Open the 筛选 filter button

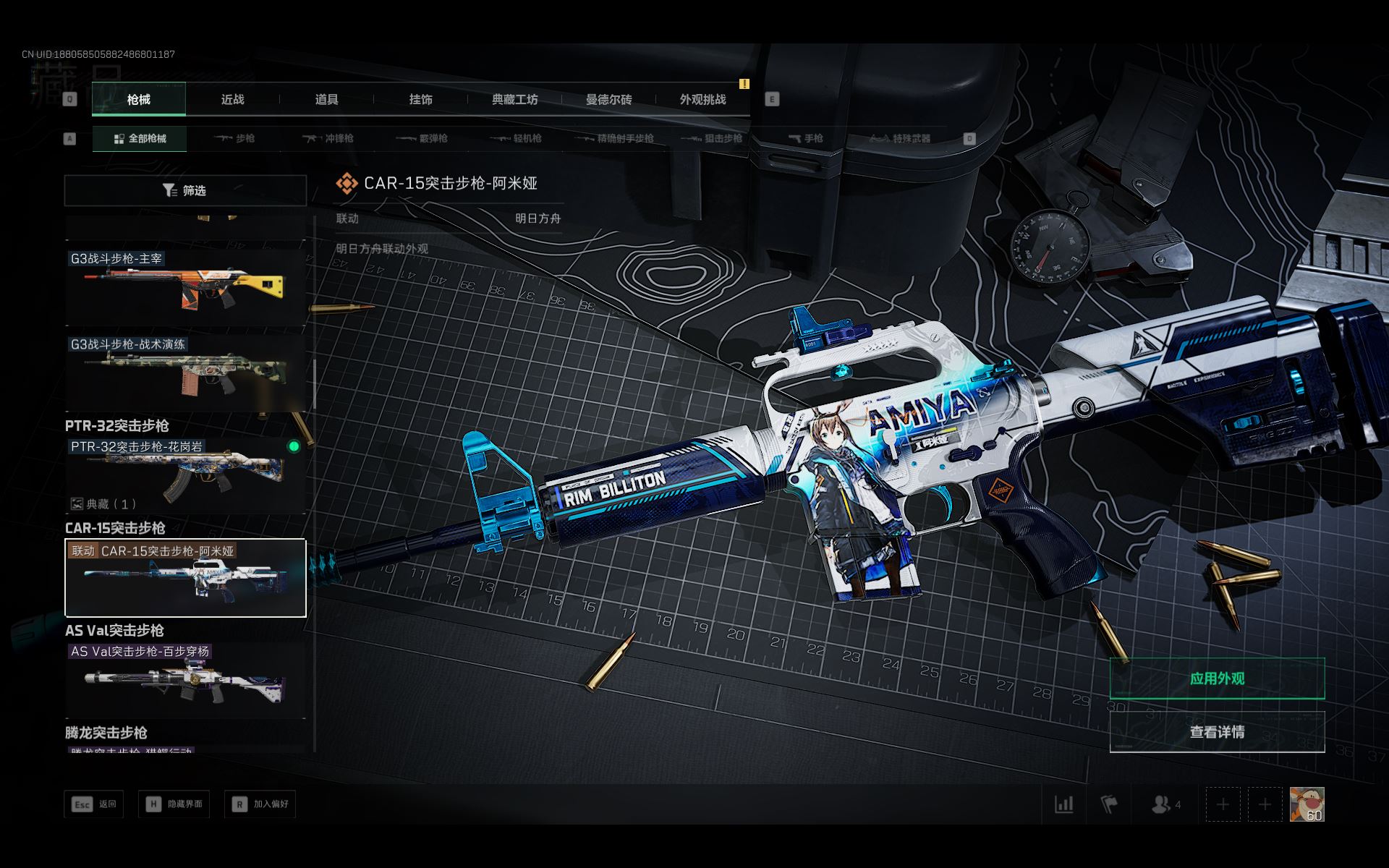[x=185, y=191]
